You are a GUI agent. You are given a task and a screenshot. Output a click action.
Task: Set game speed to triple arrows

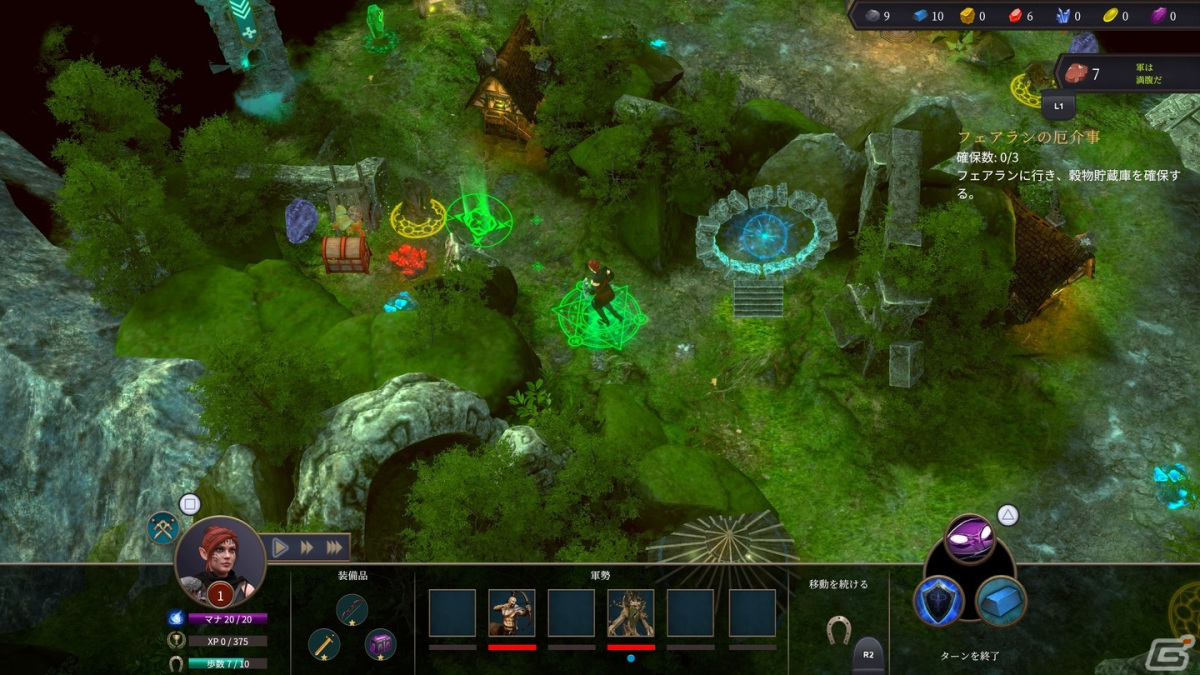333,547
